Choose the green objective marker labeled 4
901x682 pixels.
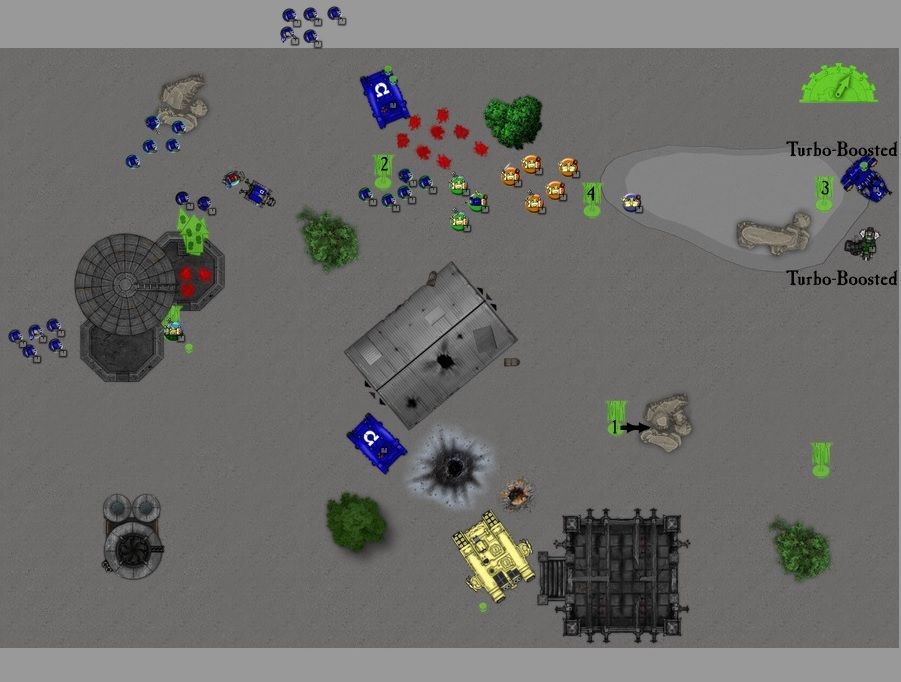[591, 199]
